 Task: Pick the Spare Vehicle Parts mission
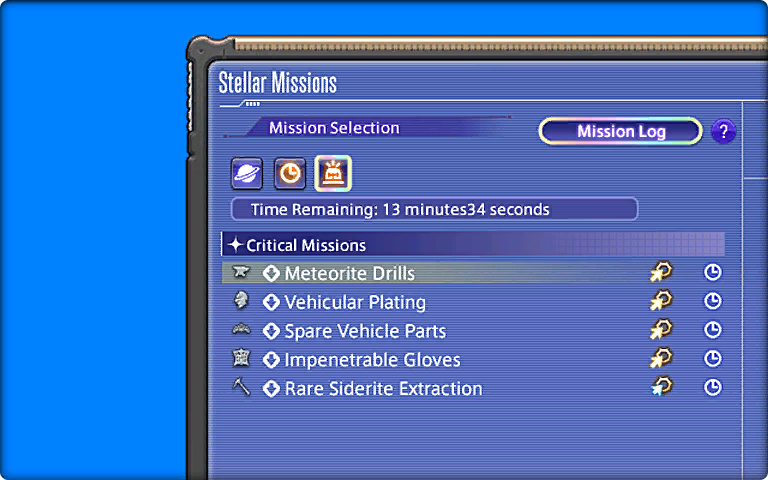coord(365,331)
